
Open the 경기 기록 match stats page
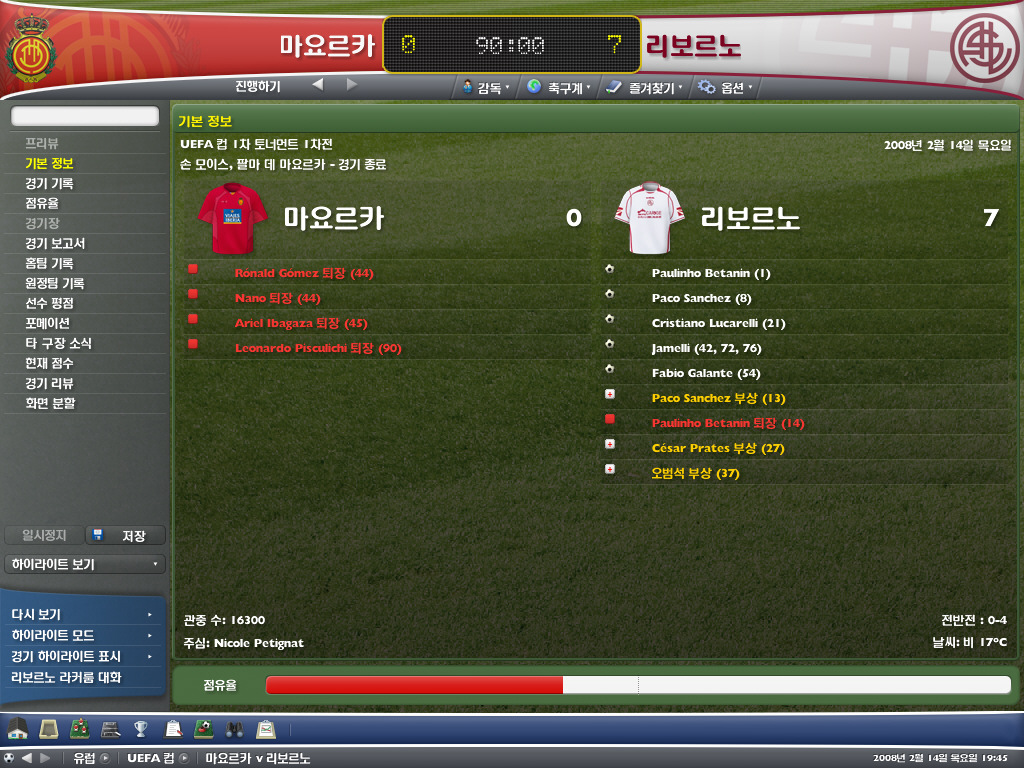49,183
